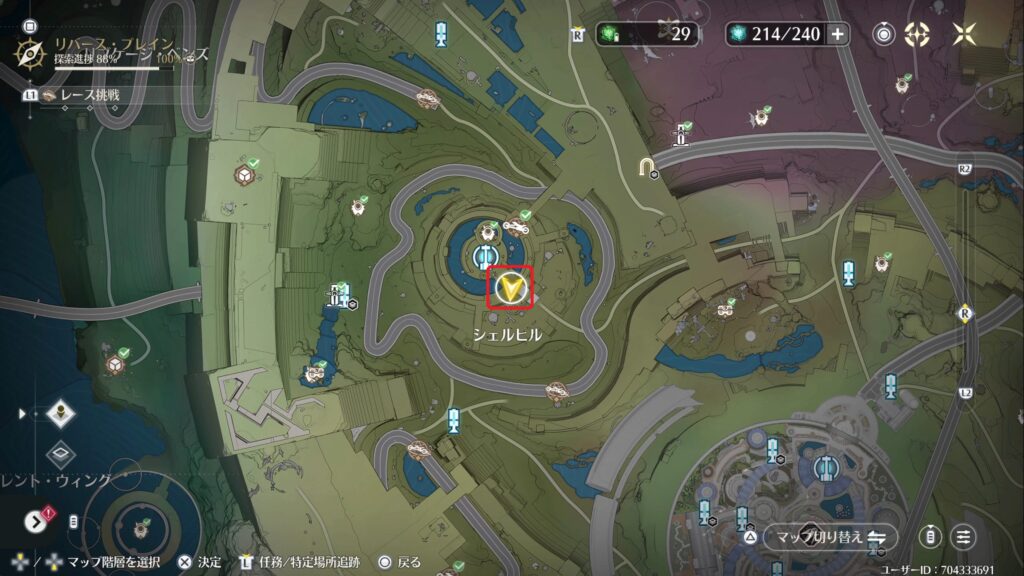This screenshot has width=1024, height=576.
Task: Switch to the lower map layer diamond
Action: (61, 454)
